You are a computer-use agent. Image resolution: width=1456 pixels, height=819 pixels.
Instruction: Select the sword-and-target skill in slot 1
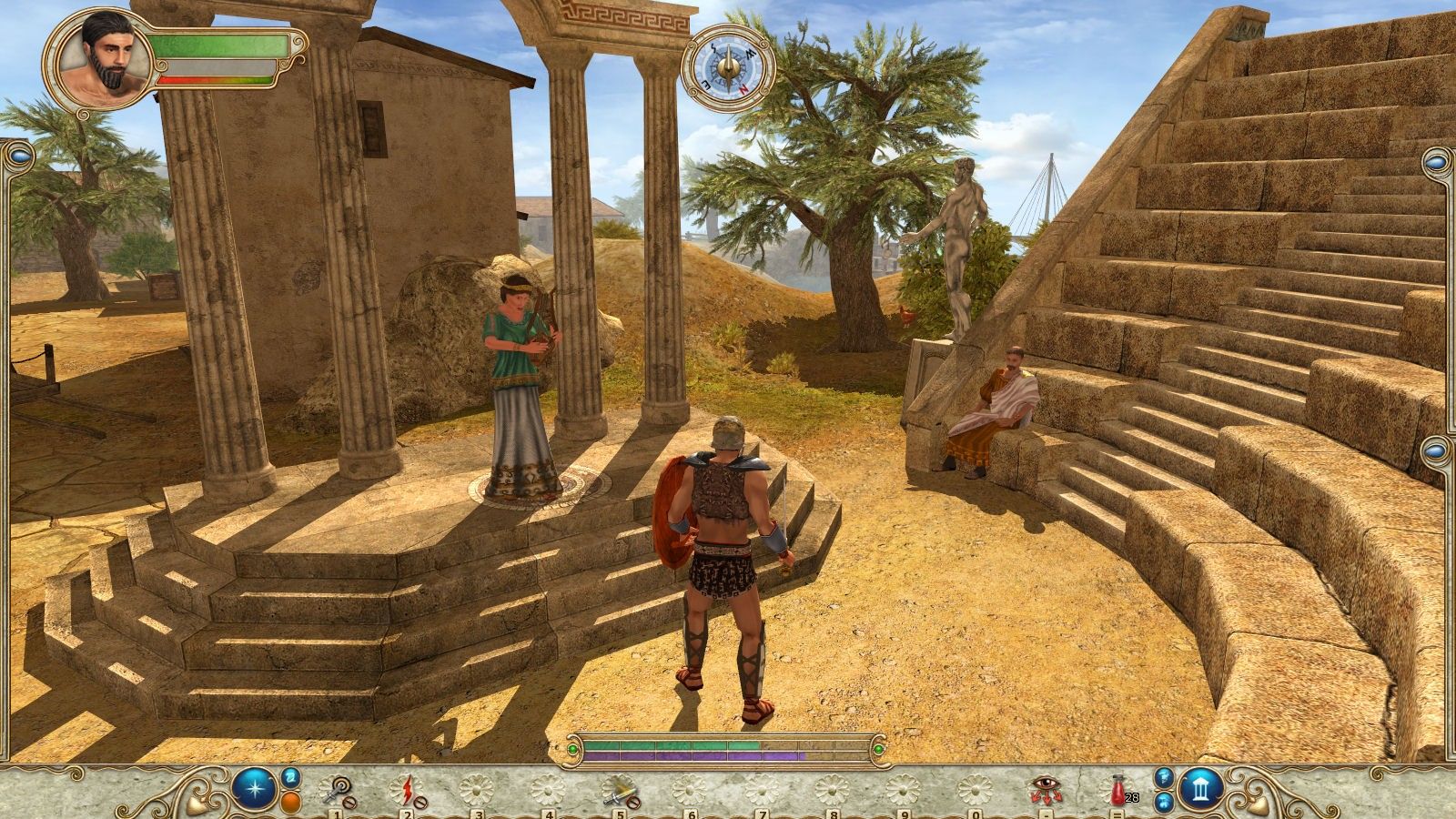tap(337, 790)
